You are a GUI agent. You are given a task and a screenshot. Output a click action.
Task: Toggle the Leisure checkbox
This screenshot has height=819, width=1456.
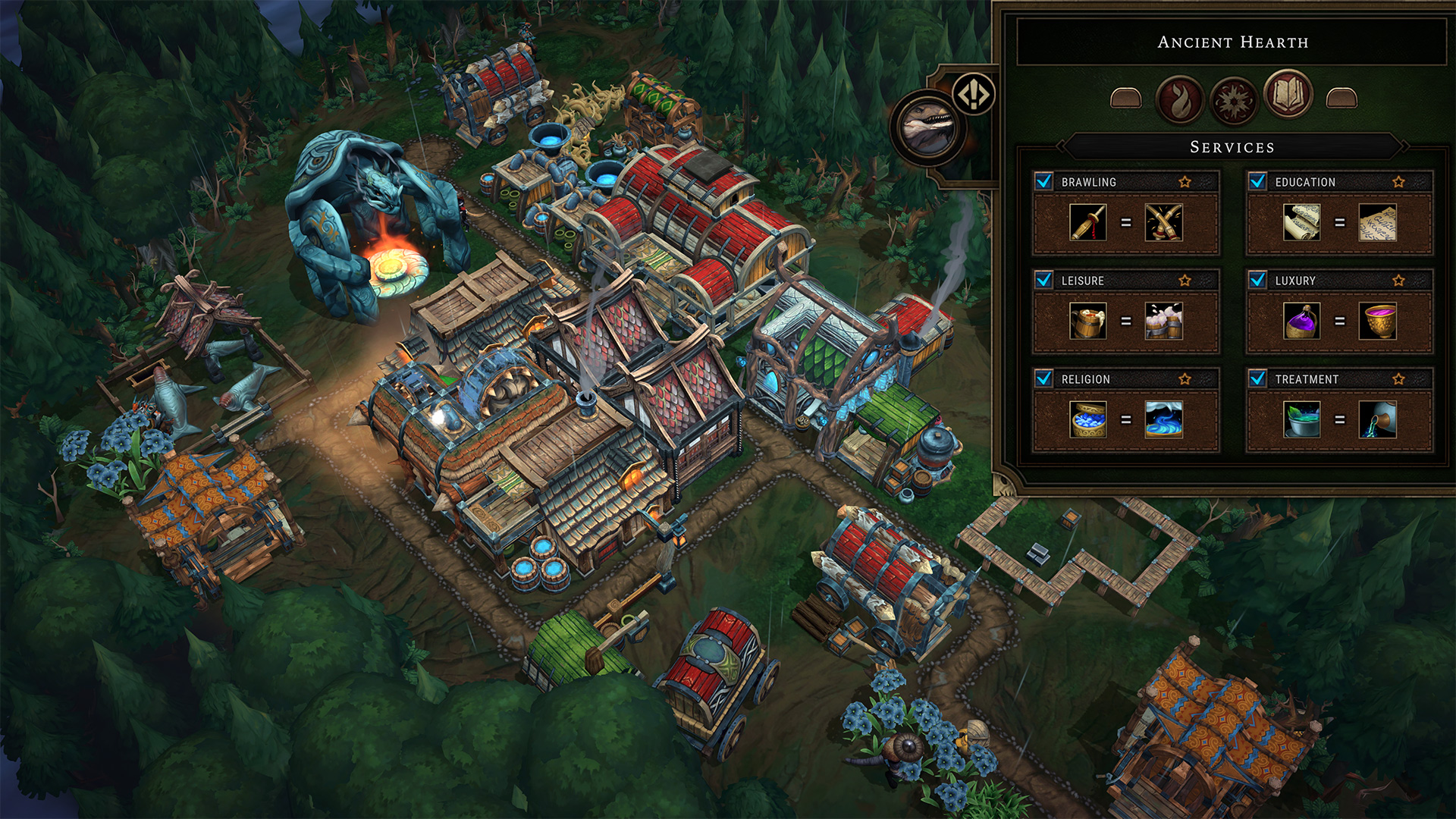[x=1044, y=280]
